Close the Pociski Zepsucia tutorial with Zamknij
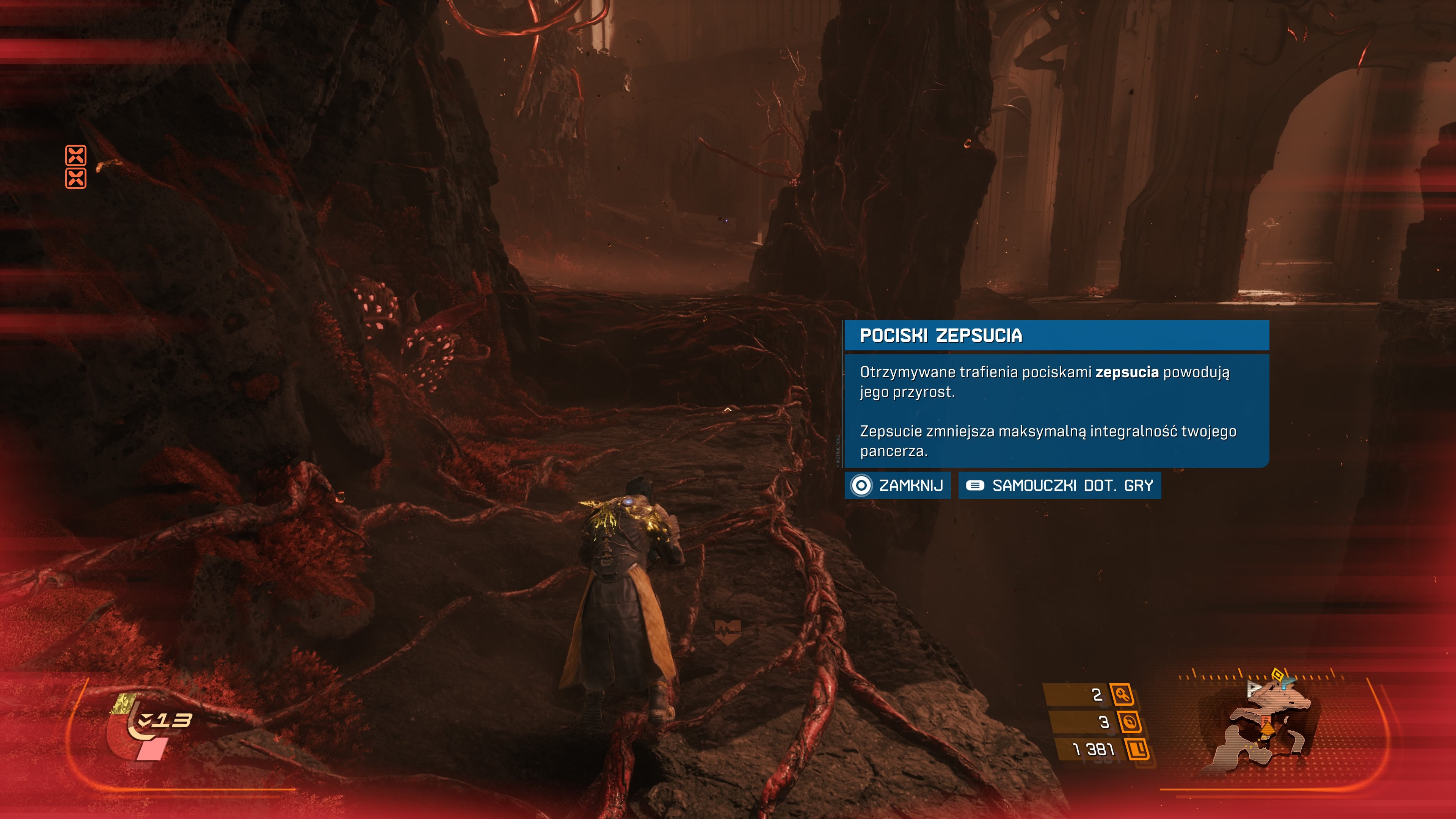This screenshot has width=1456, height=819. pos(897,485)
